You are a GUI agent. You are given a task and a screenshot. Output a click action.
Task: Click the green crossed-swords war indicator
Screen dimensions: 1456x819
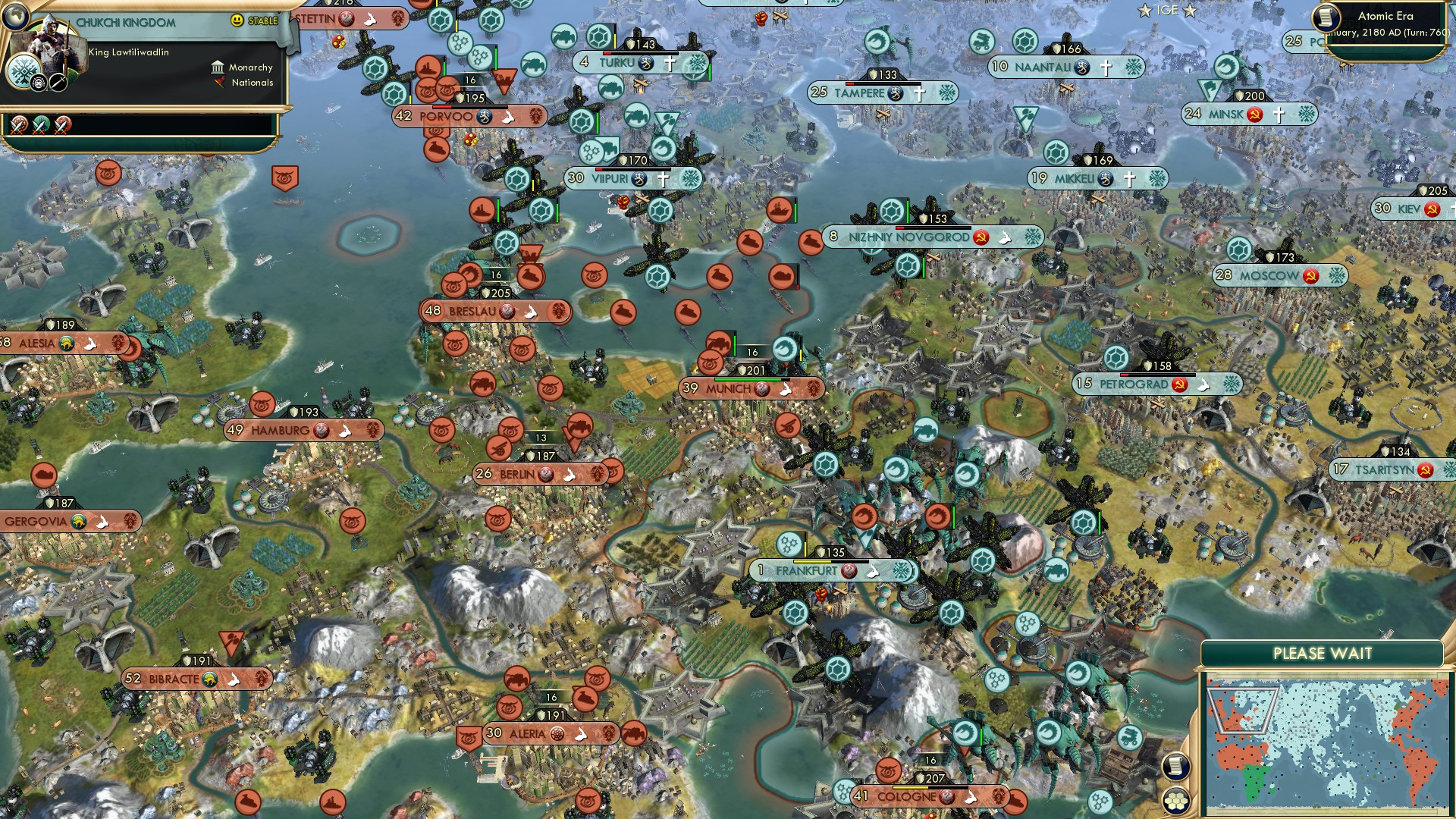[x=40, y=127]
